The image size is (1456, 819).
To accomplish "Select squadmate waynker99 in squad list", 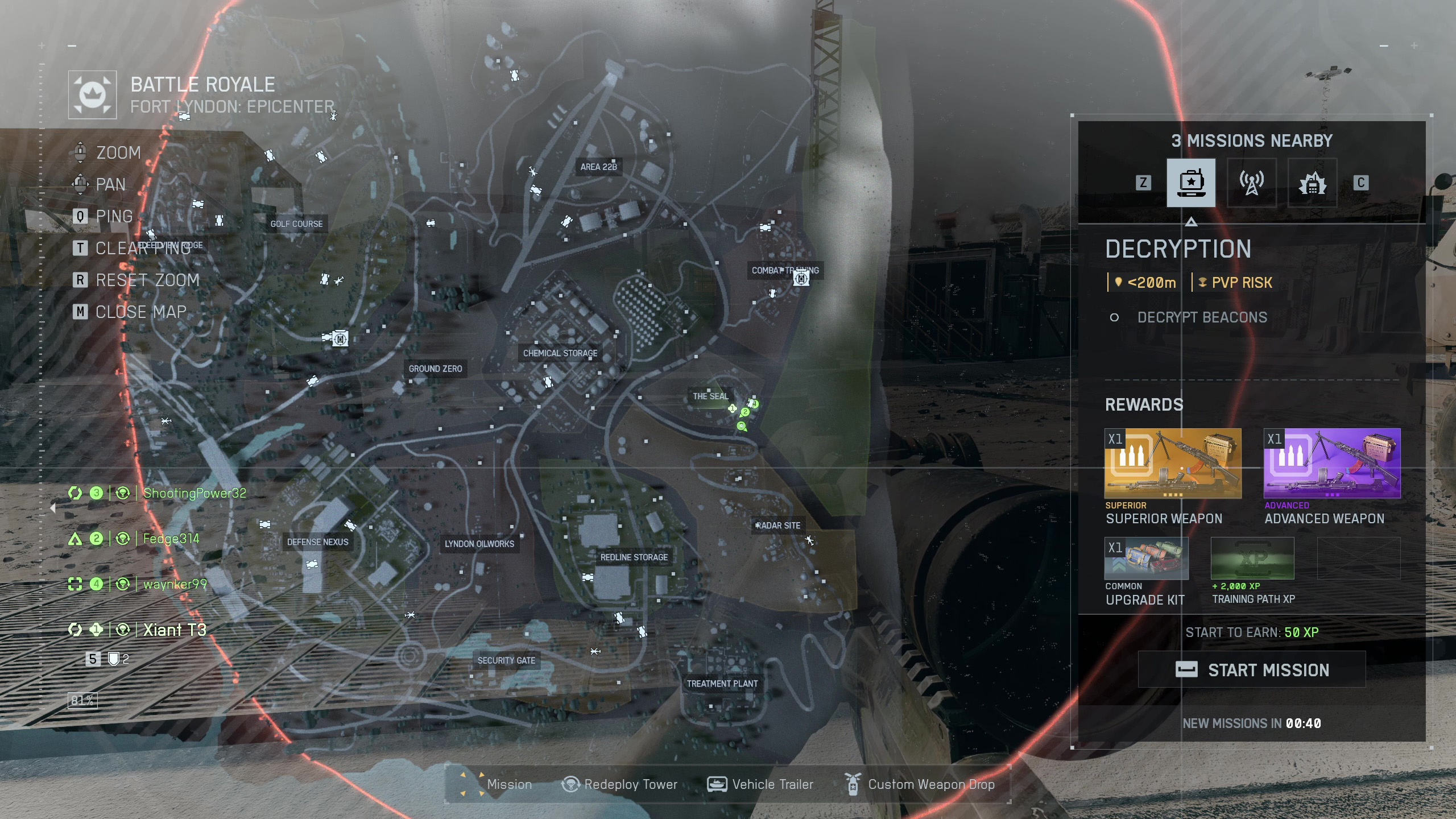I will [x=175, y=584].
